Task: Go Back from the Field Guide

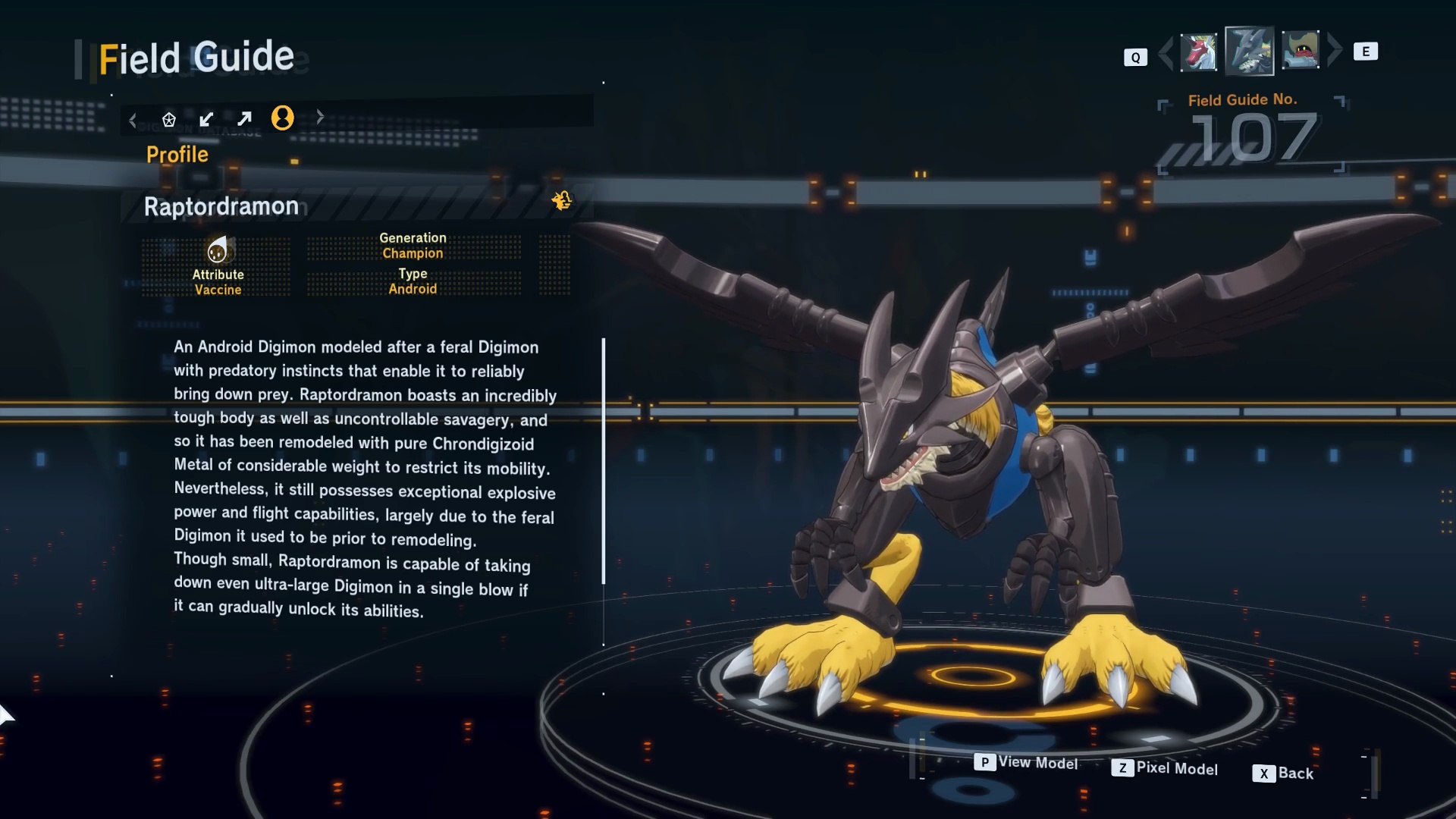Action: click(1283, 773)
